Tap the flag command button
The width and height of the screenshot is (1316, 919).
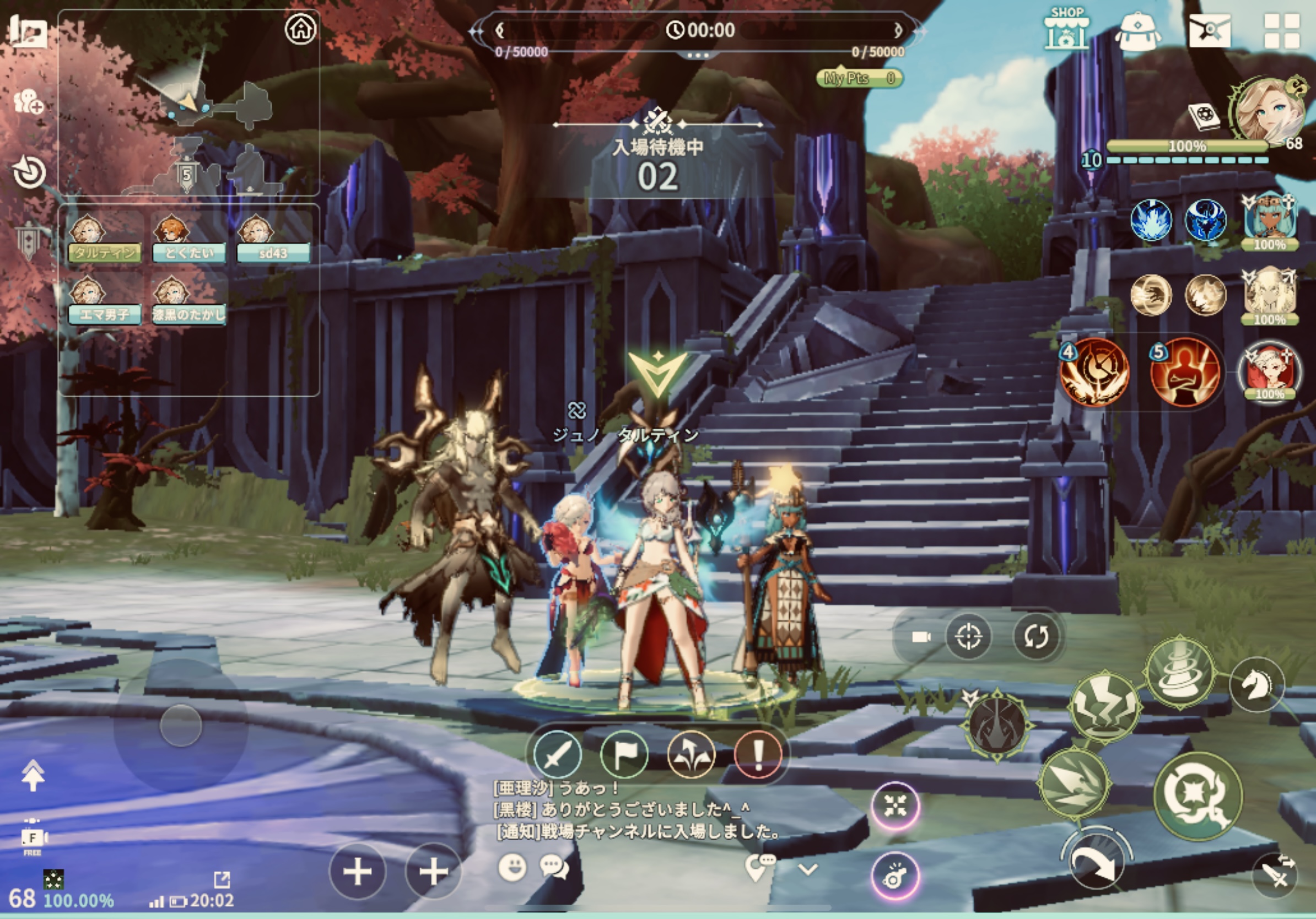click(x=624, y=755)
